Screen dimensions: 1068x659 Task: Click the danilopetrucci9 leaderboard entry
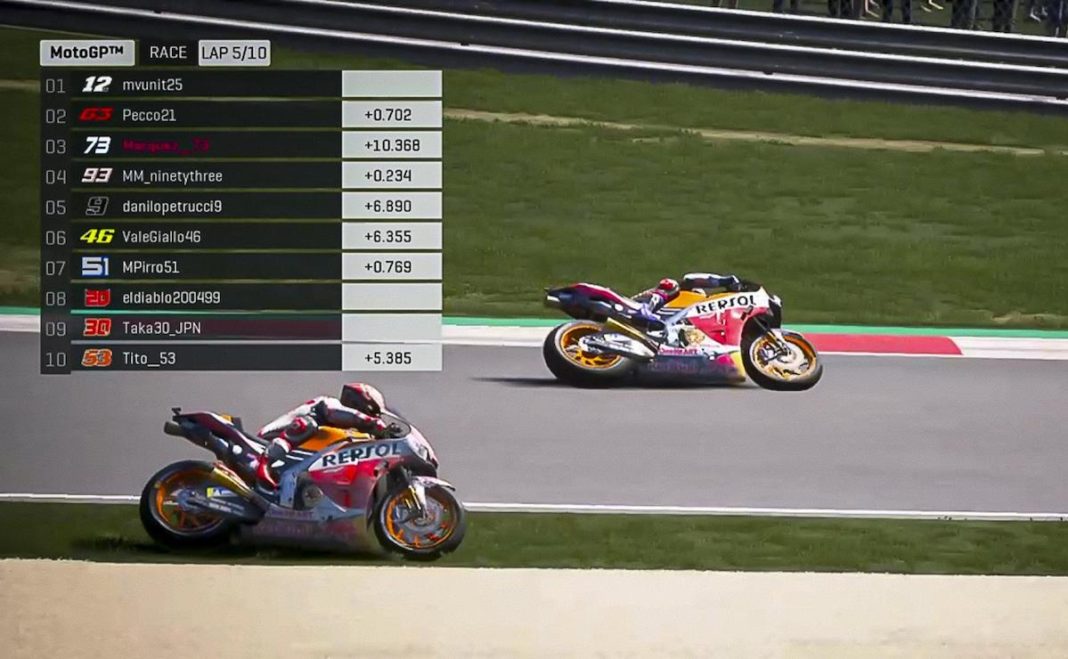click(172, 207)
